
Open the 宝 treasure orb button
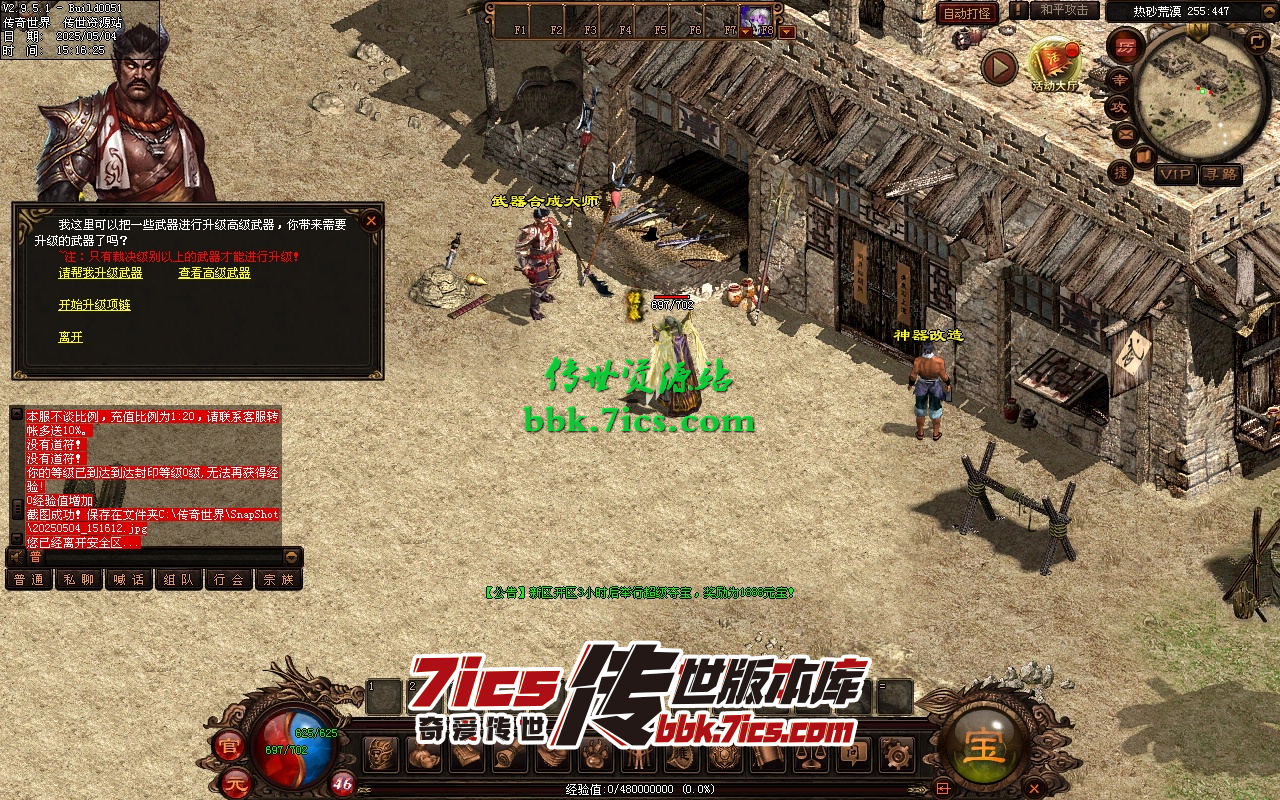984,747
